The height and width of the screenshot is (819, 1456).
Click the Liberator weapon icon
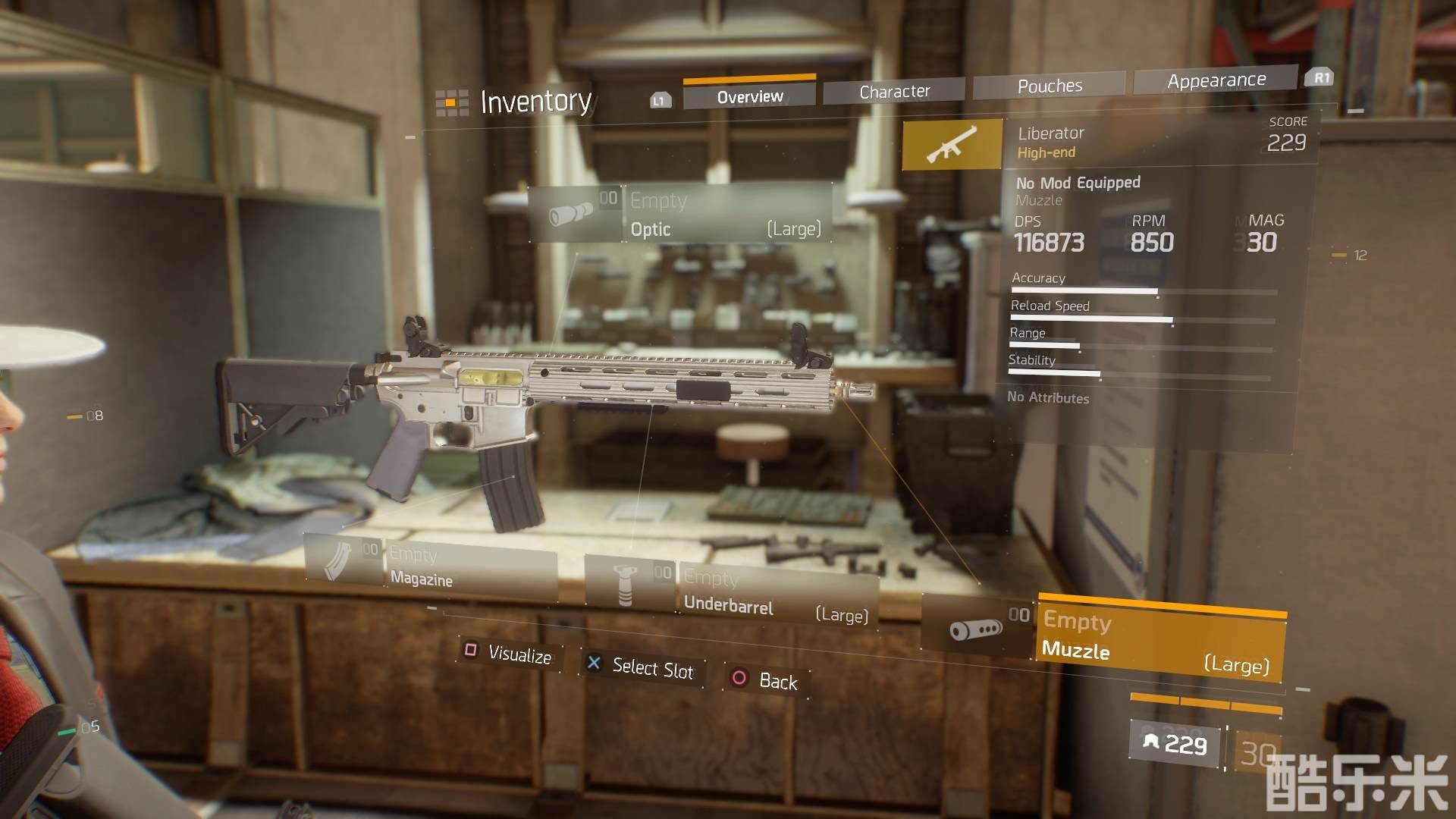(x=952, y=144)
